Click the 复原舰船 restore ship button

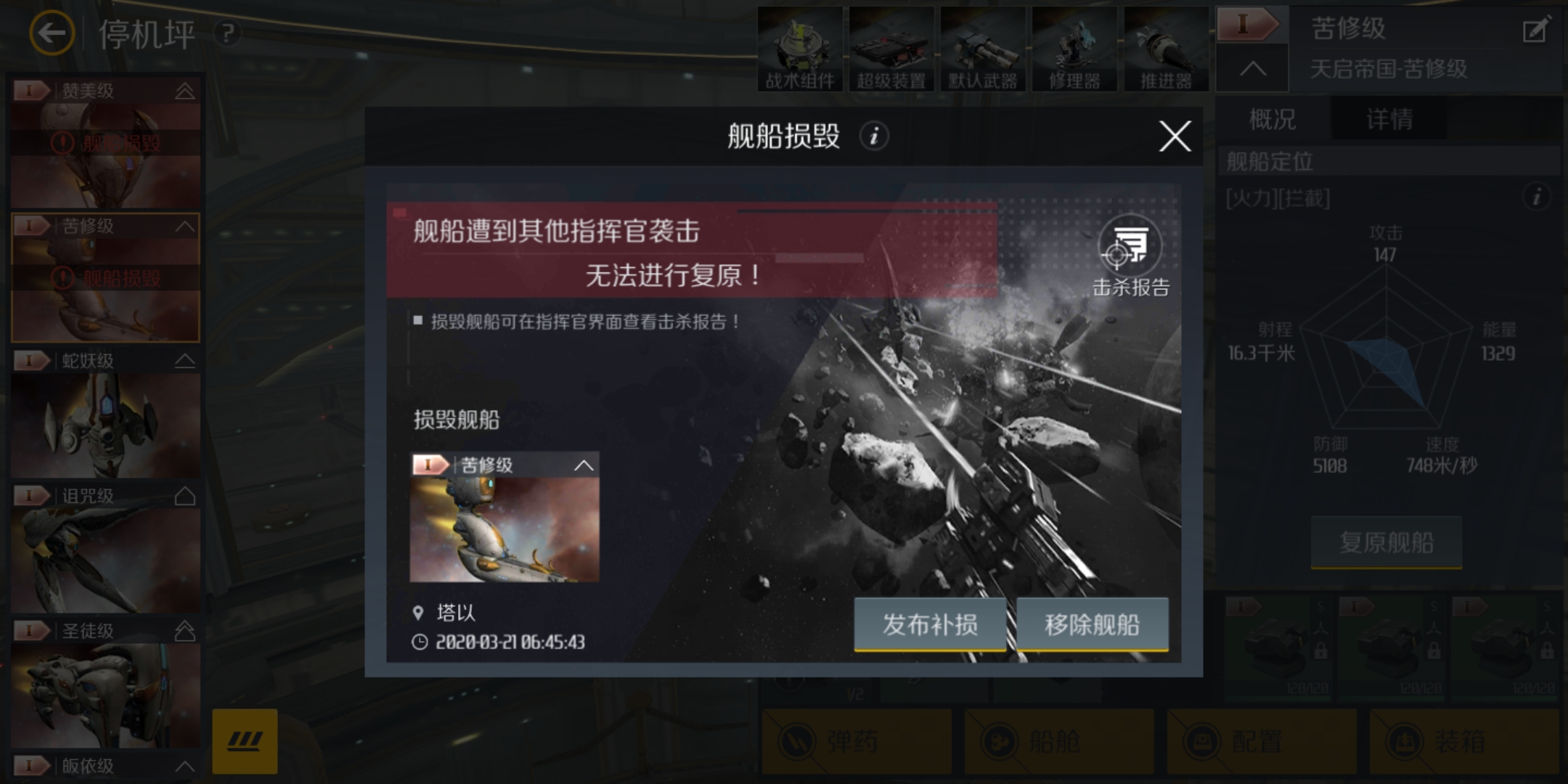pos(1386,543)
